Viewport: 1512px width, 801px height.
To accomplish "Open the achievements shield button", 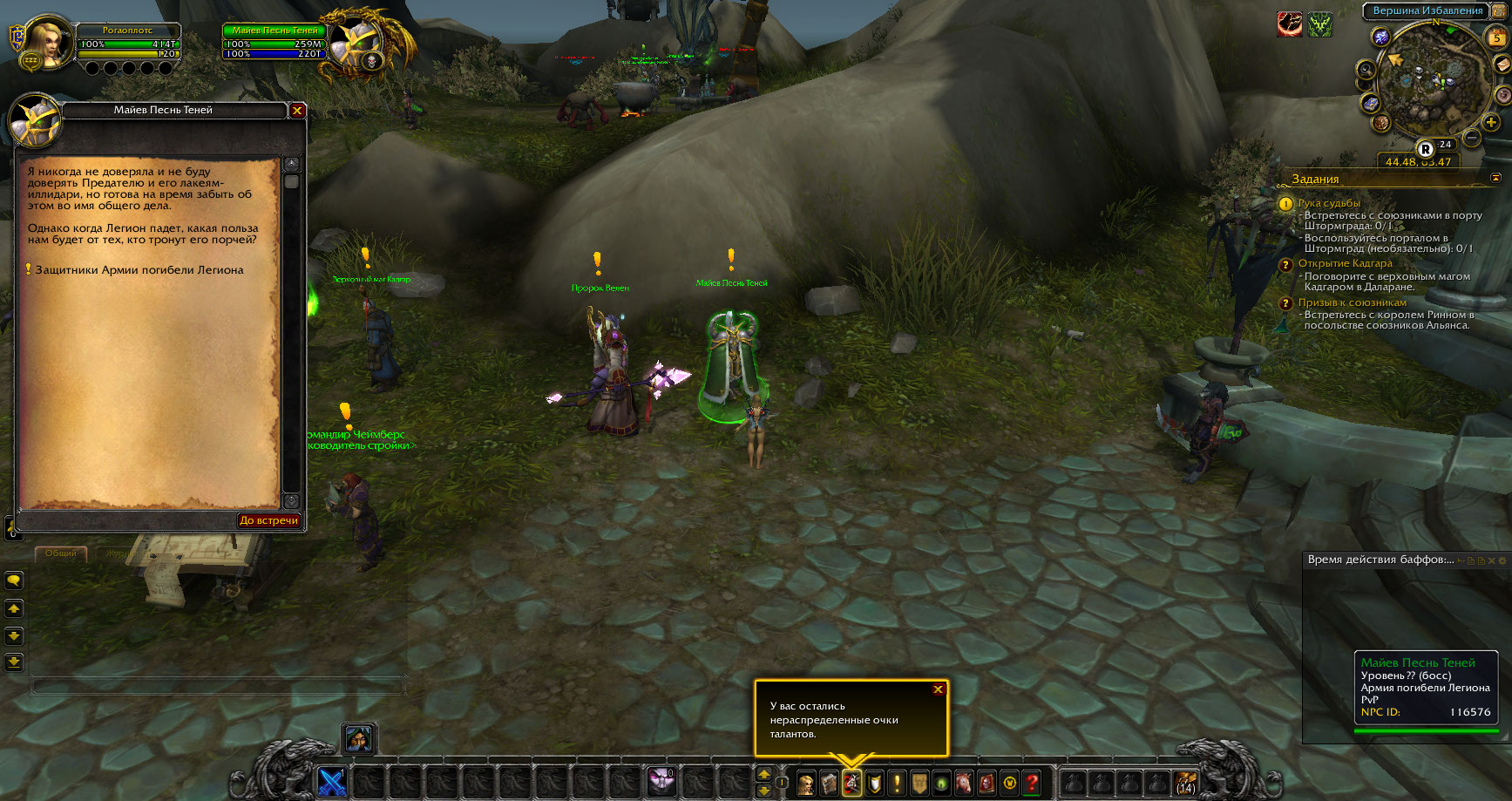I will 875,783.
